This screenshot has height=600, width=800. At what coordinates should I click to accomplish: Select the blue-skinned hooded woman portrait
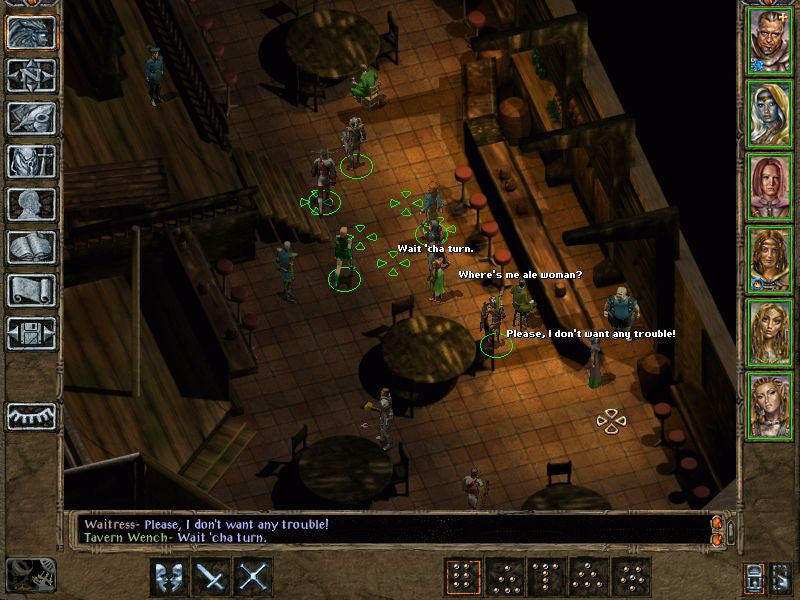click(x=769, y=113)
